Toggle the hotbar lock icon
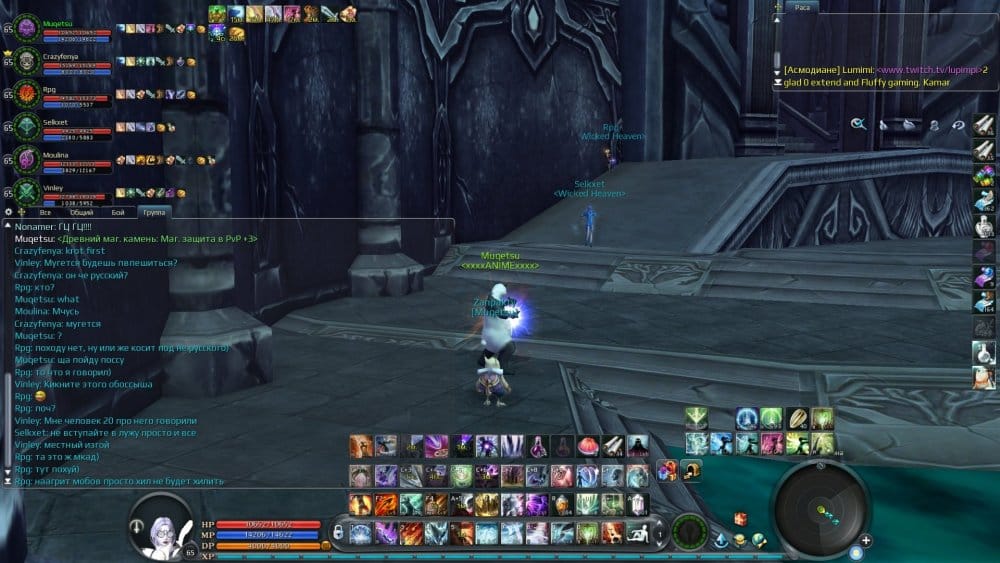The image size is (1000, 563). [x=338, y=531]
